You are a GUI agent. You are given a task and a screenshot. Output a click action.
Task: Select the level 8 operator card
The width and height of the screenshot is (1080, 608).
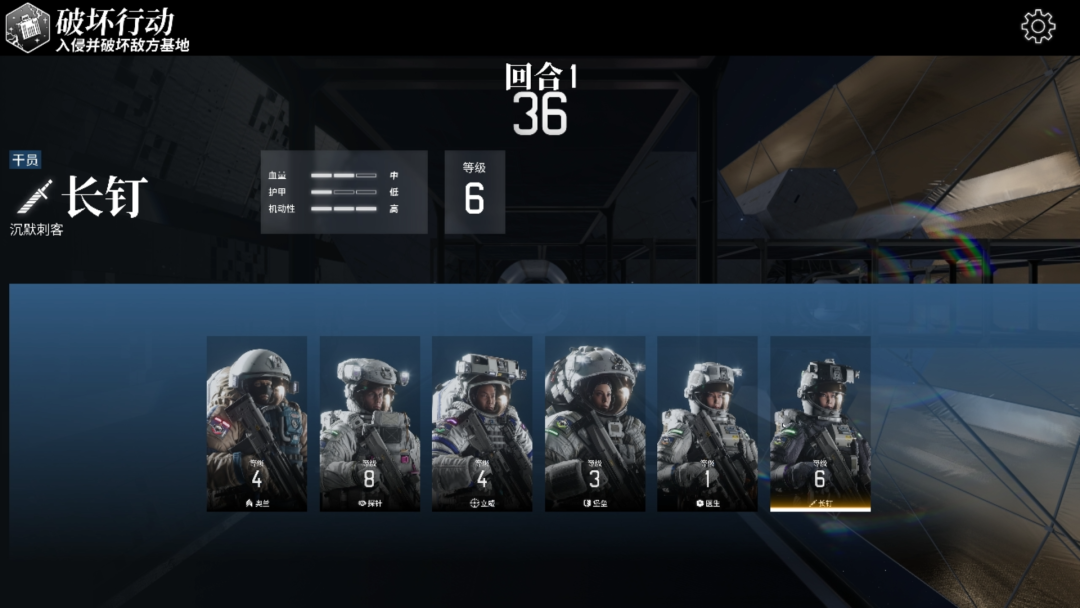(x=370, y=423)
